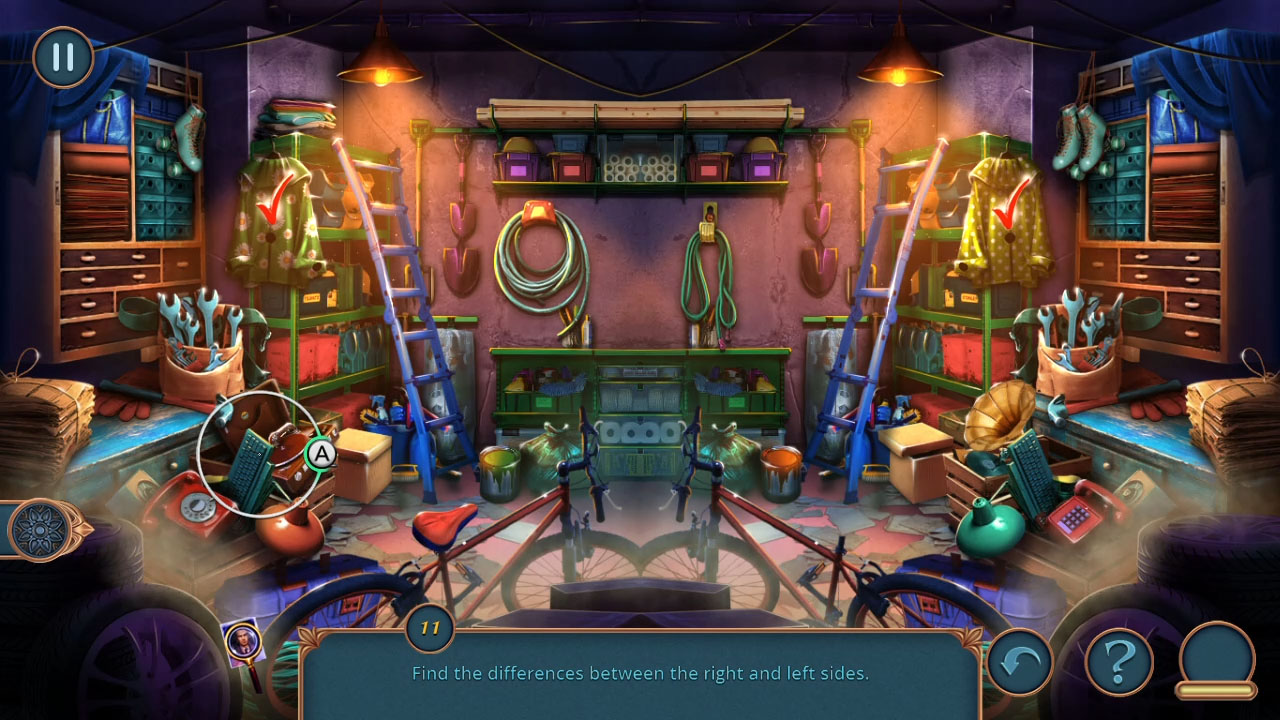The image size is (1280, 720).
Task: Click the letter A marker inside the magnifying circle
Action: (x=321, y=456)
